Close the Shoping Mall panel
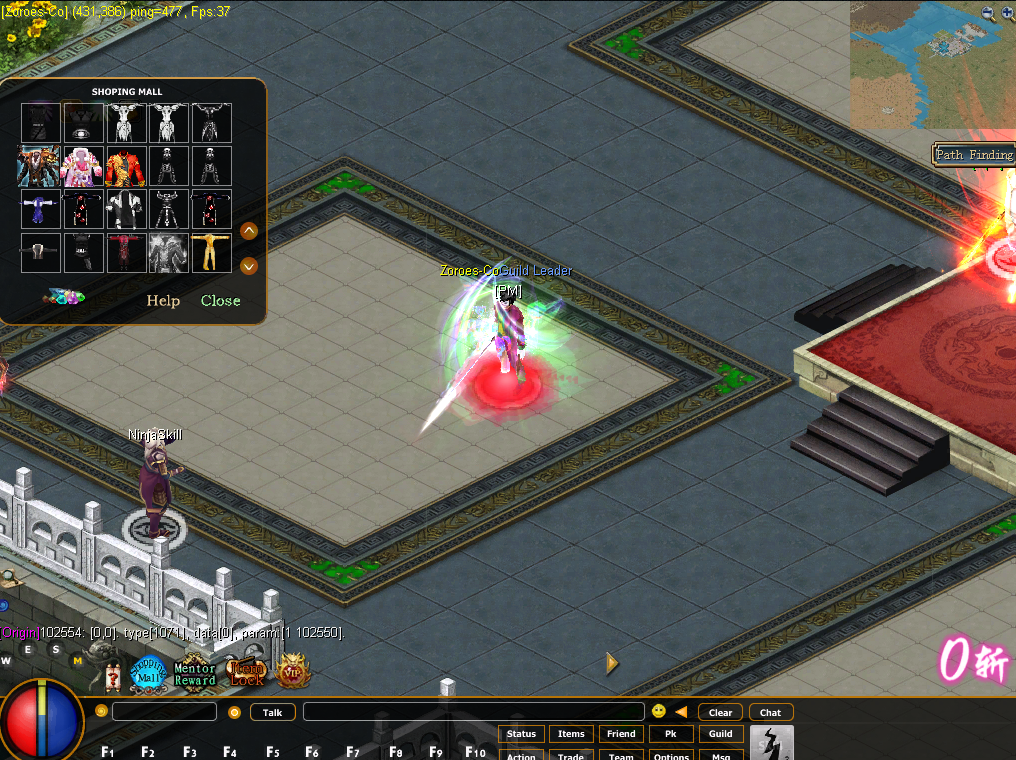The width and height of the screenshot is (1016, 760). (220, 301)
